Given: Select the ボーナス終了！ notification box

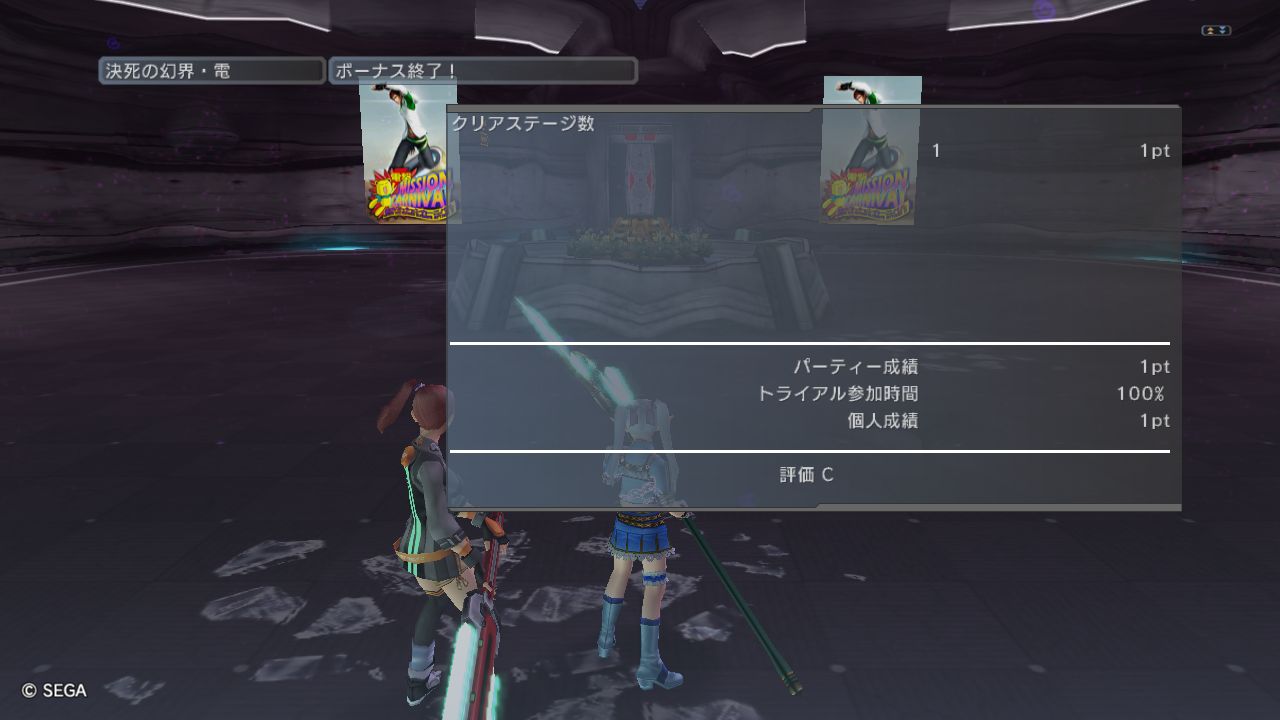Looking at the screenshot, I should [482, 71].
